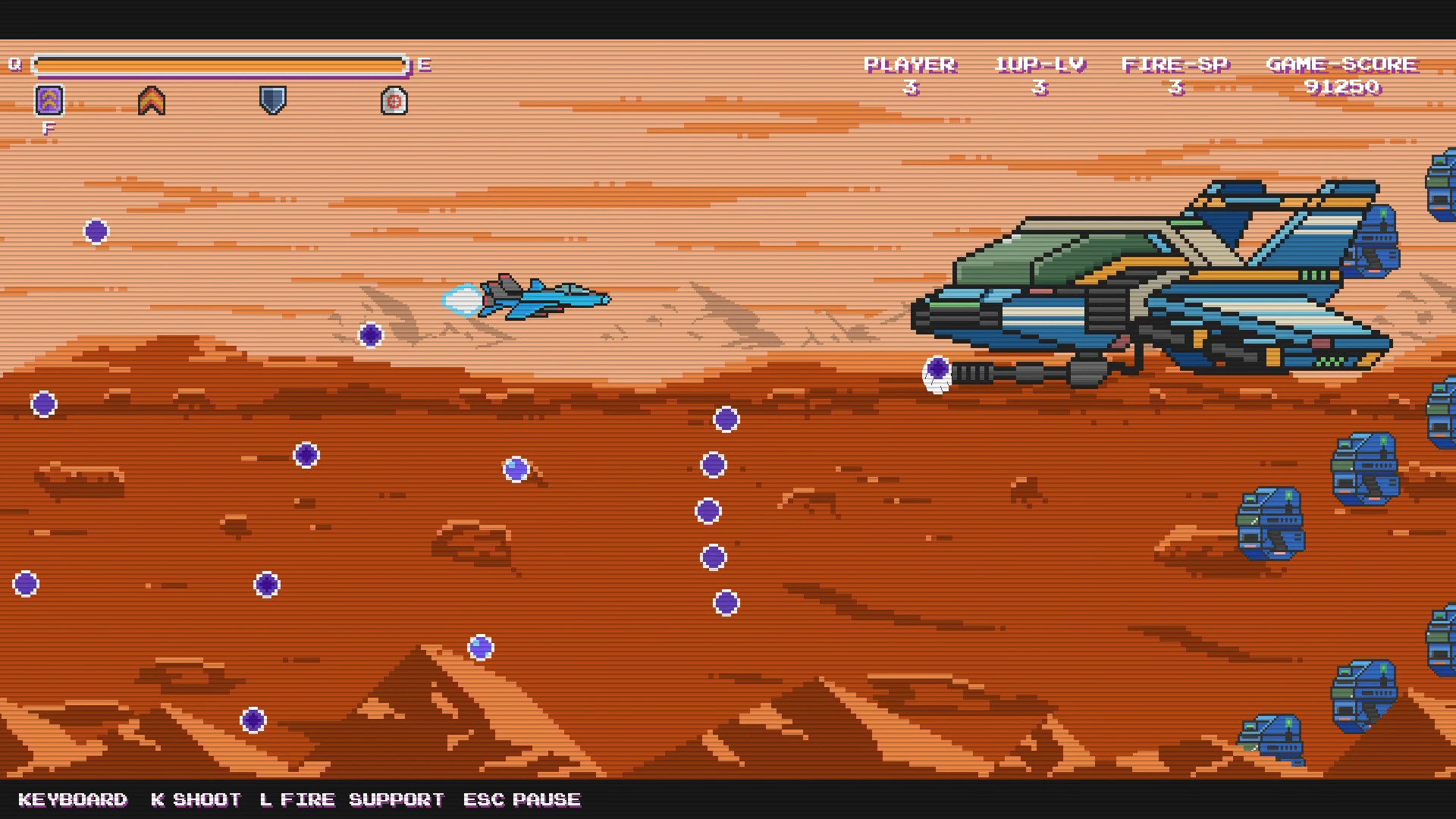Click the L FIRE SUPPORT control hint

click(x=352, y=799)
